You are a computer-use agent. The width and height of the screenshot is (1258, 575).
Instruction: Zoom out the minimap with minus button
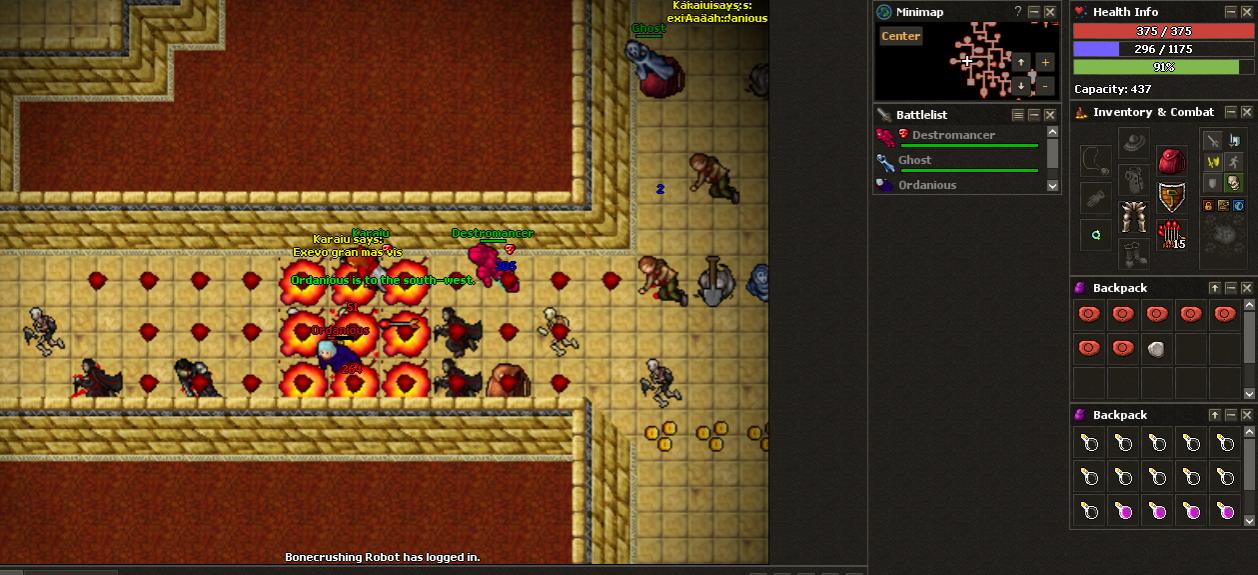click(x=1044, y=85)
